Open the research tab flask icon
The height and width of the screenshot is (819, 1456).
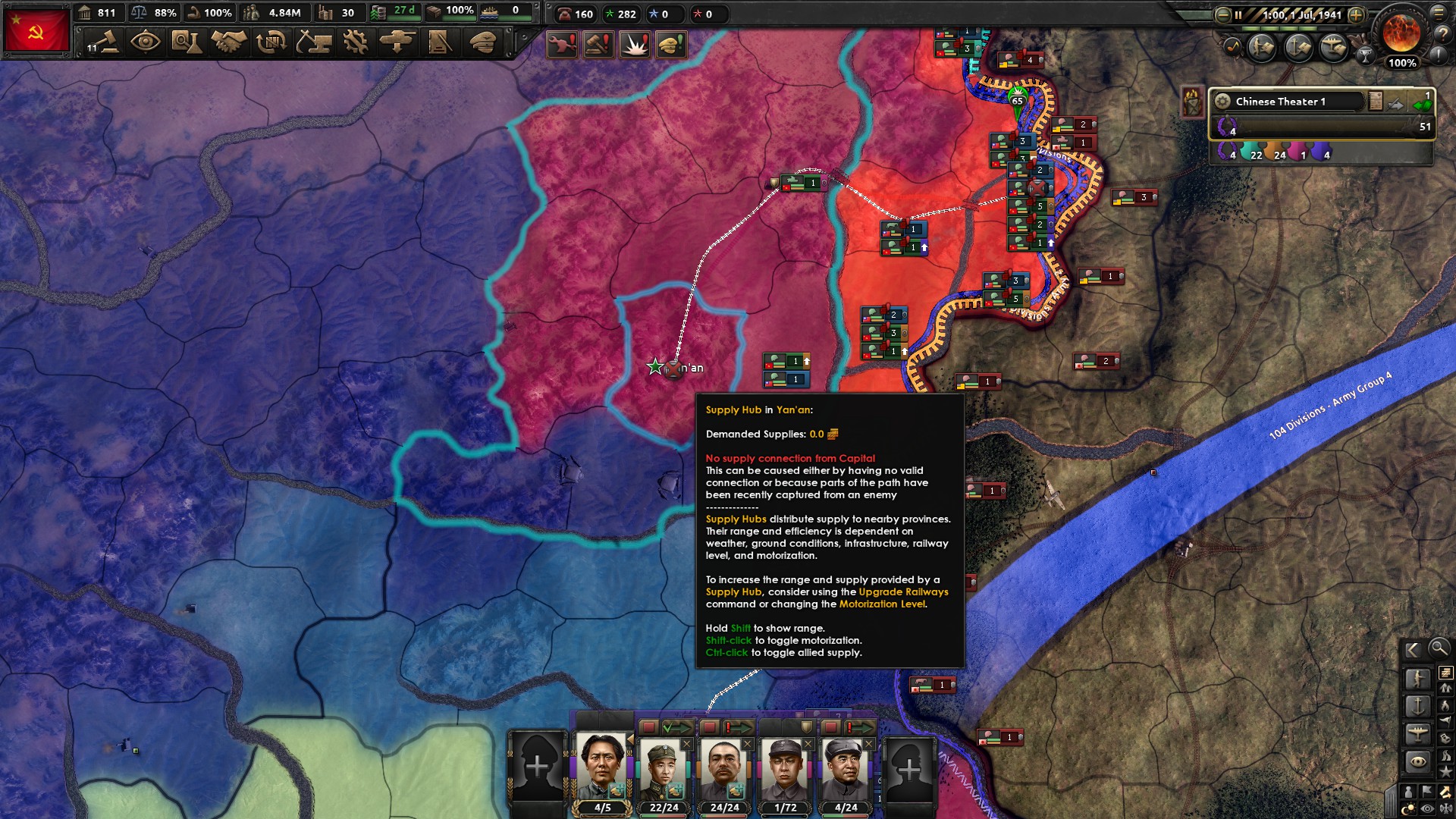(185, 43)
